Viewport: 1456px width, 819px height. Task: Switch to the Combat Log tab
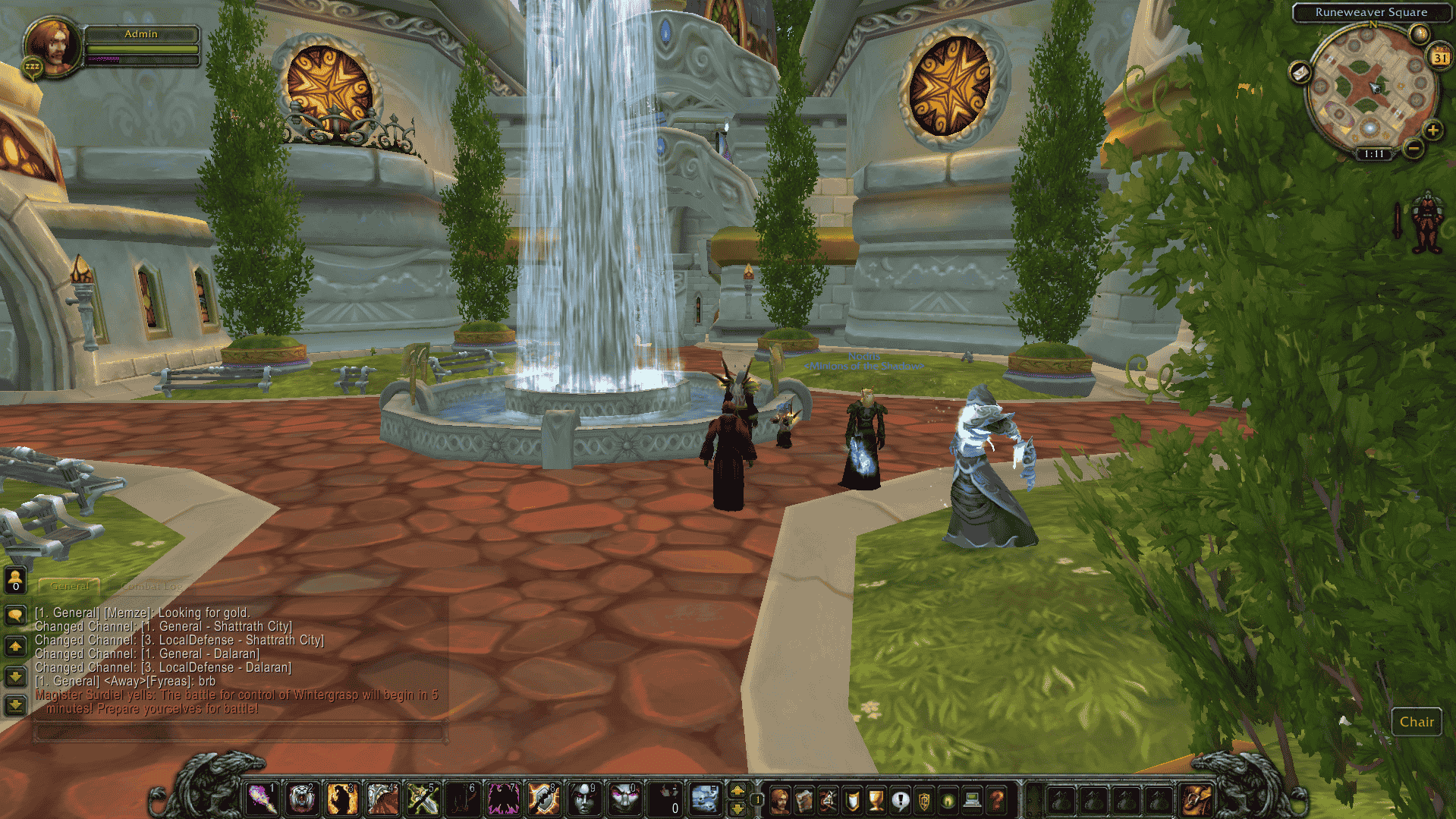pos(152,586)
